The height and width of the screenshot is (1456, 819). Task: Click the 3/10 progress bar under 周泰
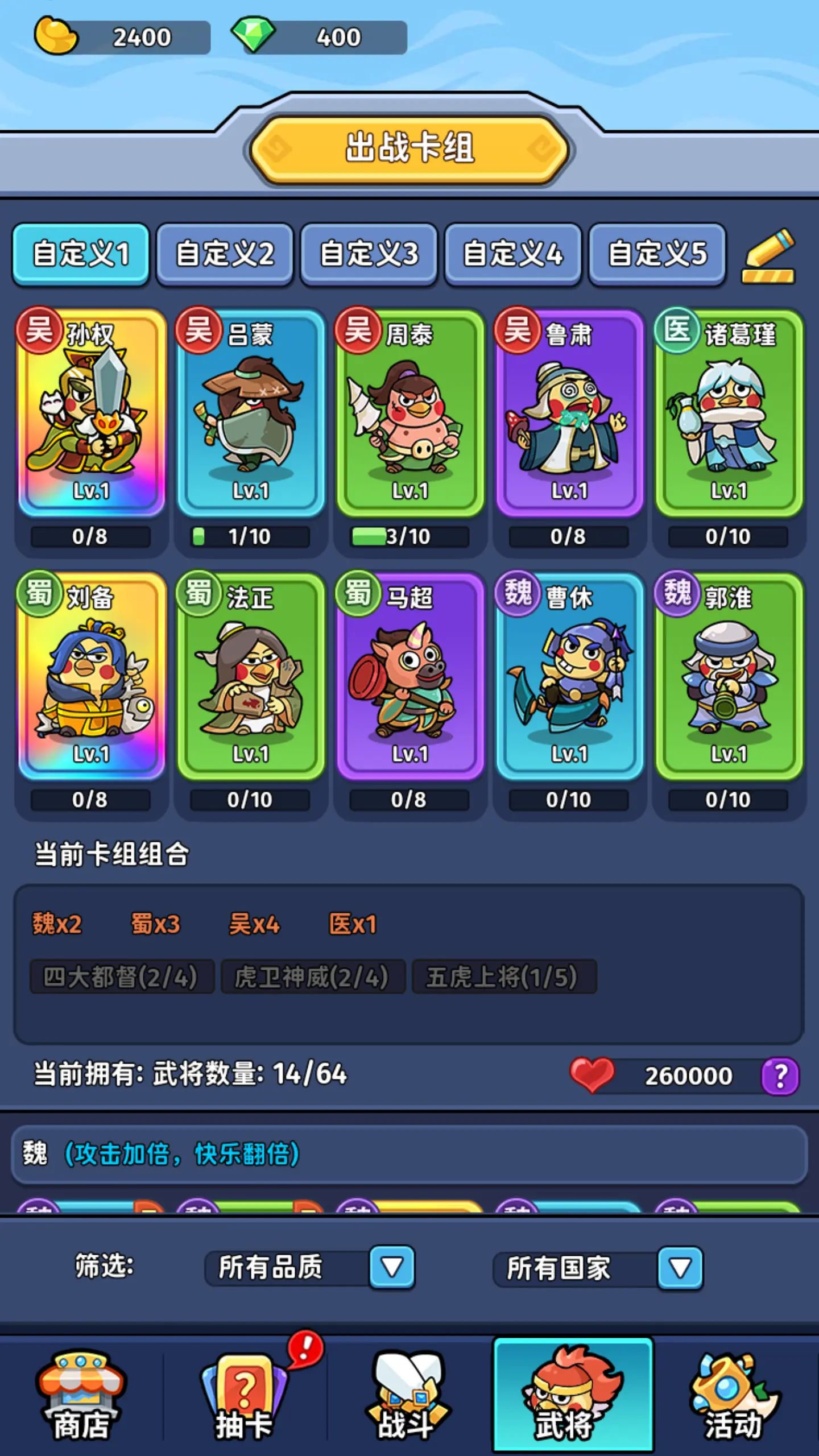(x=409, y=535)
